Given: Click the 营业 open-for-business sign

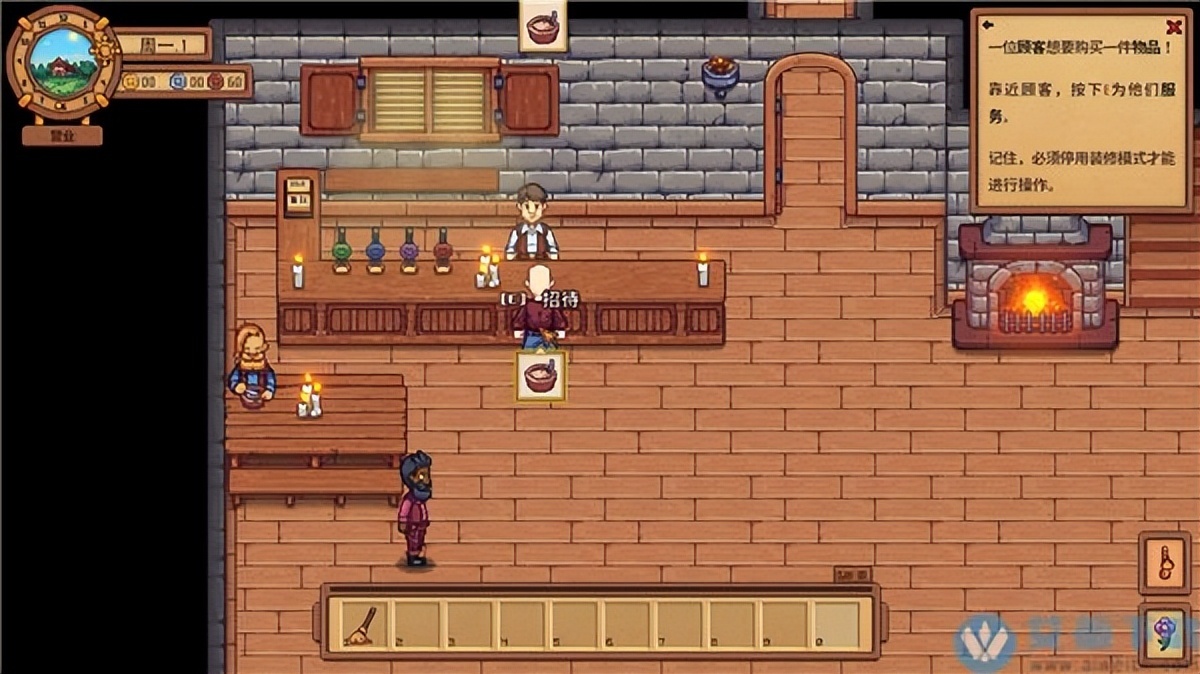Looking at the screenshot, I should click(62, 135).
